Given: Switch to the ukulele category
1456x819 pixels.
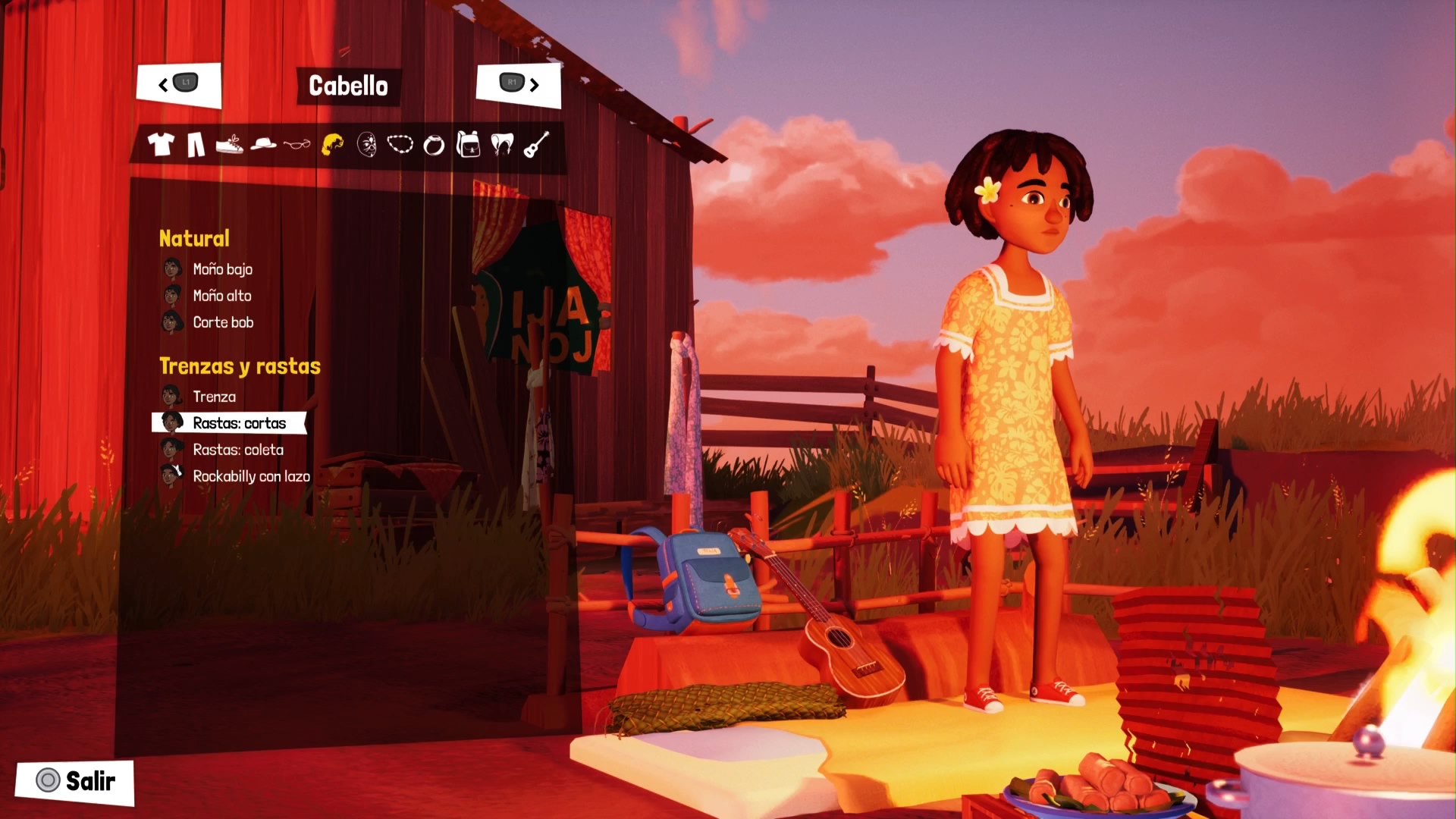Looking at the screenshot, I should tap(536, 144).
